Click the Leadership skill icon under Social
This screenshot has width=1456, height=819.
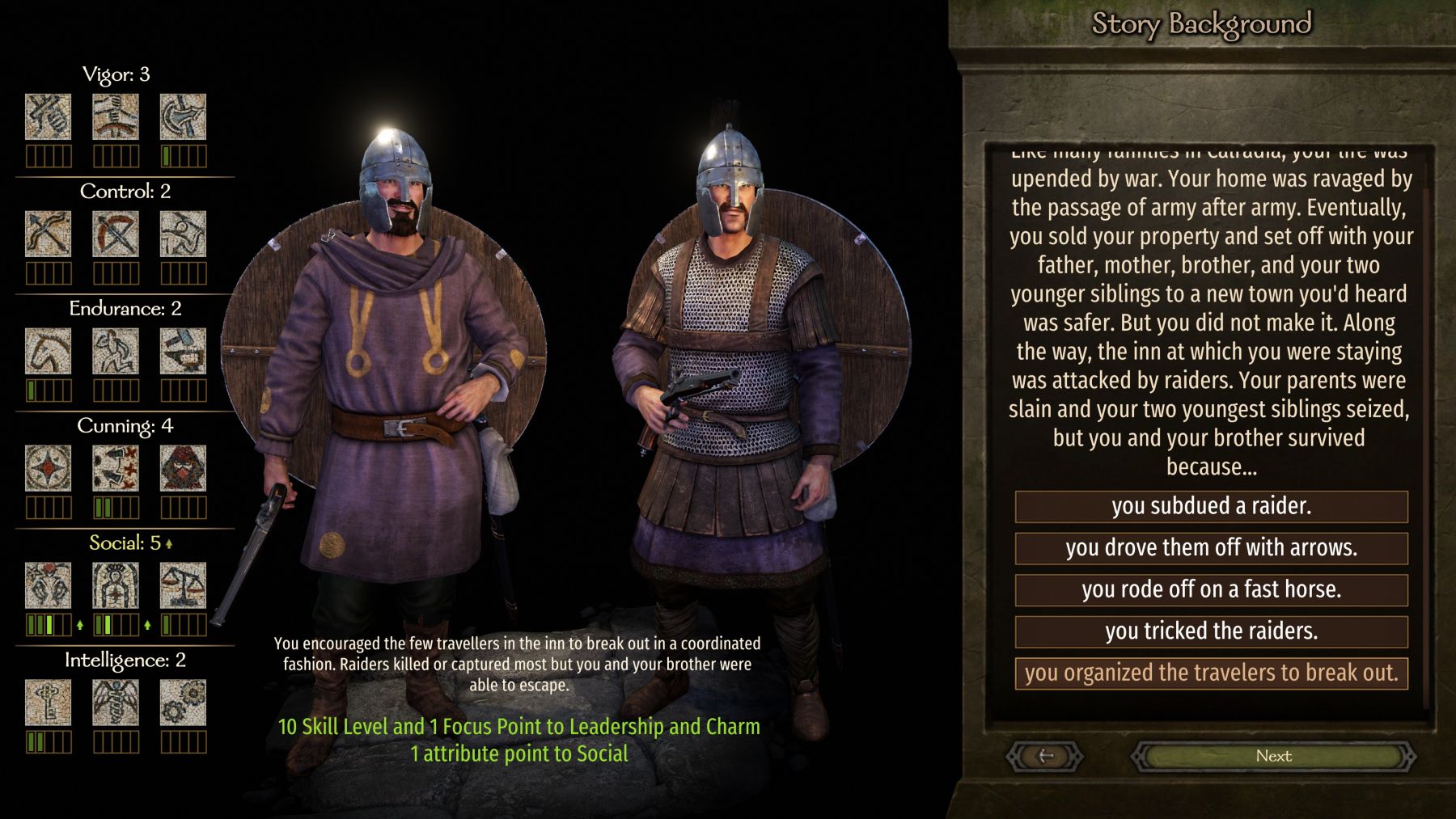point(116,585)
